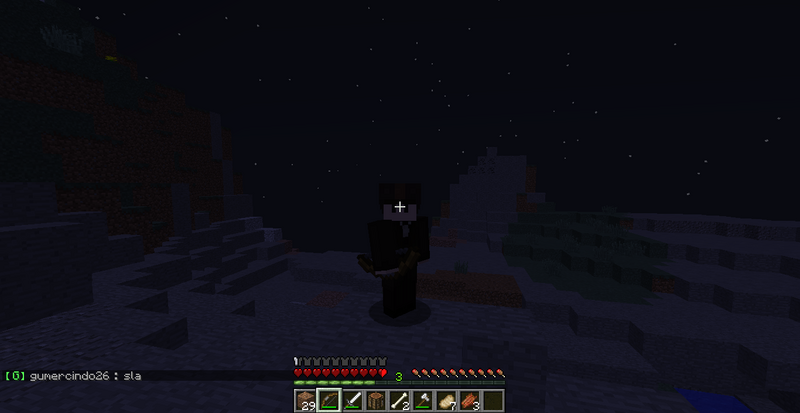Select the bow in the hotbar
This screenshot has height=413, width=800.
[329, 400]
